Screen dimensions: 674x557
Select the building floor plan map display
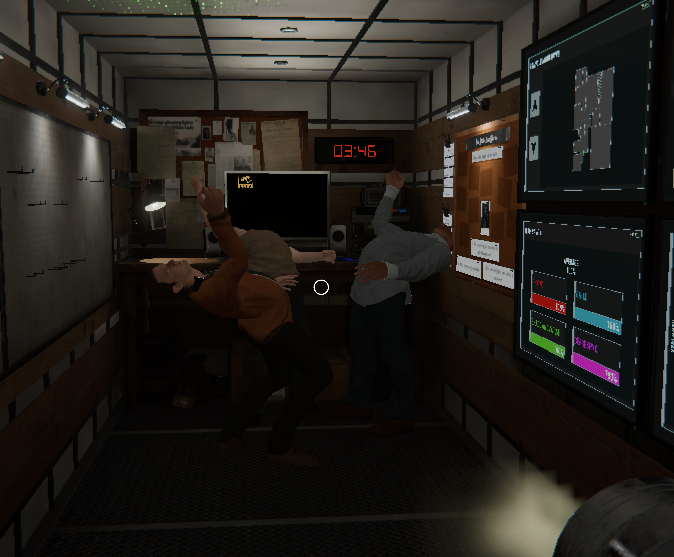pyautogui.click(x=594, y=116)
